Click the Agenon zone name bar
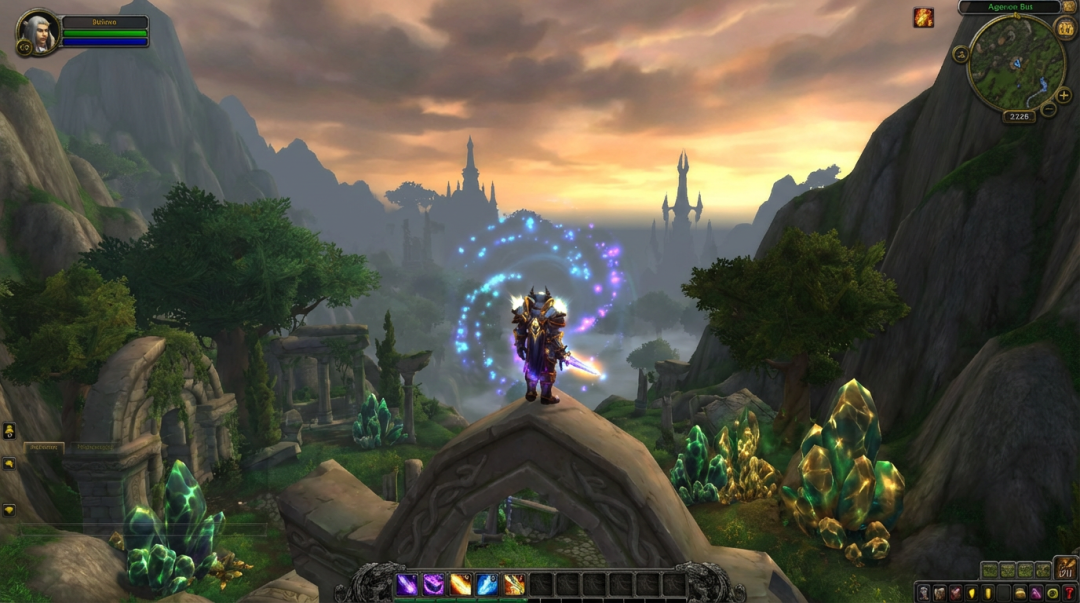Image resolution: width=1080 pixels, height=603 pixels. 1008,7
